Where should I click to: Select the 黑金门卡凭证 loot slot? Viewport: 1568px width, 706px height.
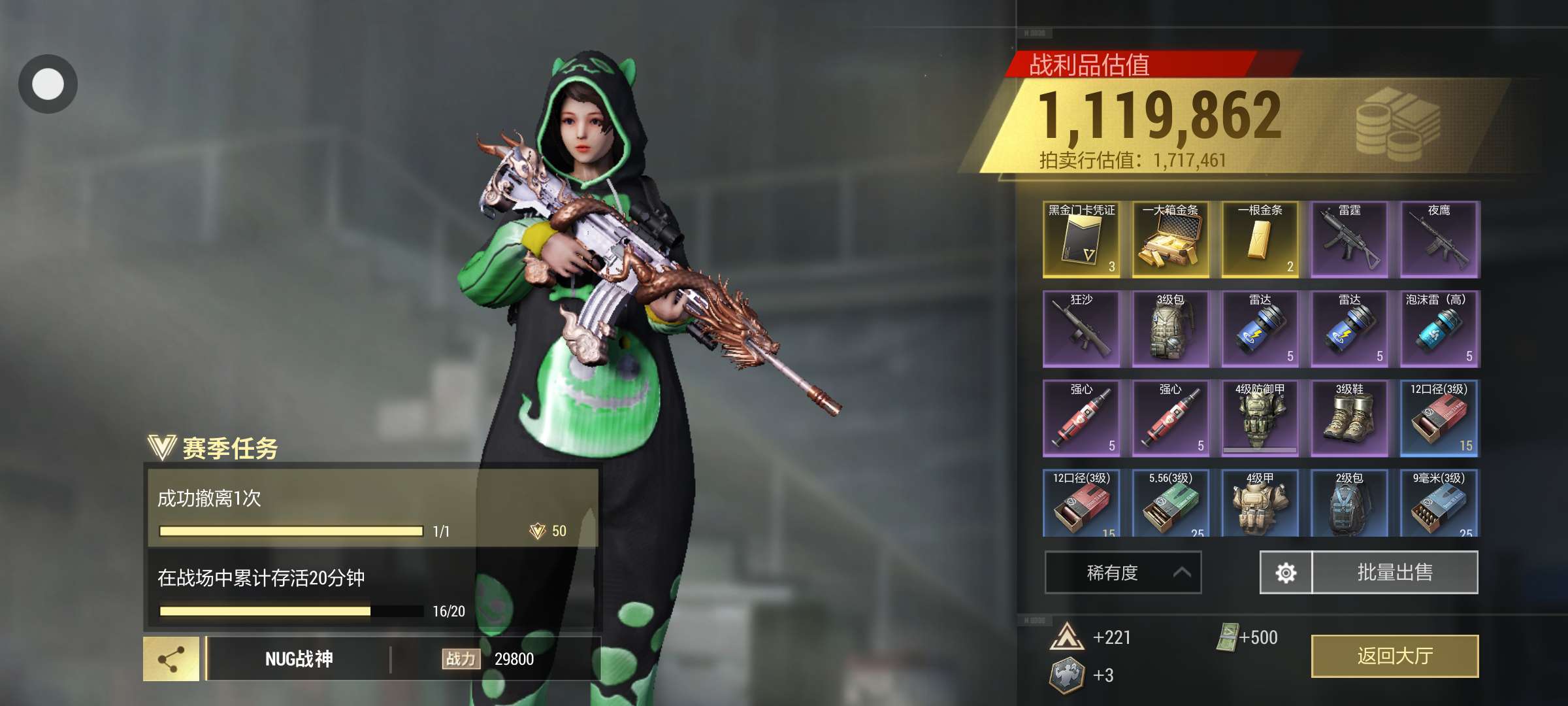tap(1081, 240)
